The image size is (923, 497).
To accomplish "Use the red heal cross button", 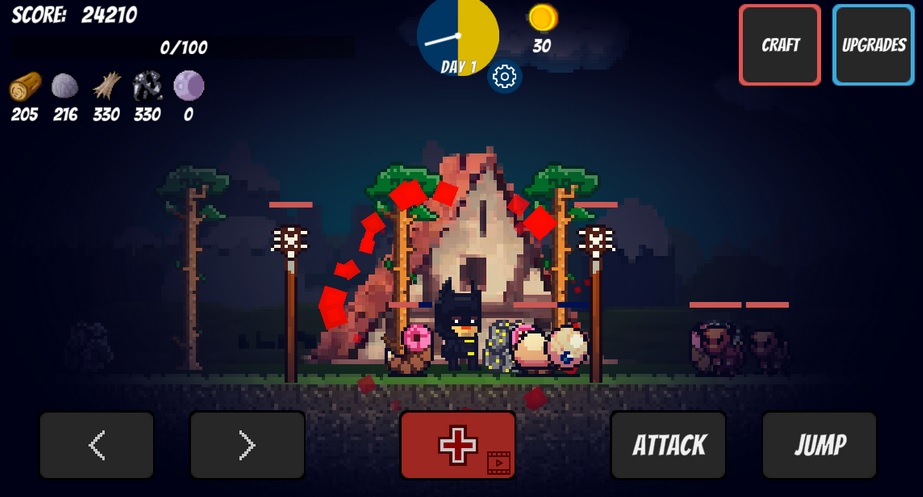I will point(458,445).
